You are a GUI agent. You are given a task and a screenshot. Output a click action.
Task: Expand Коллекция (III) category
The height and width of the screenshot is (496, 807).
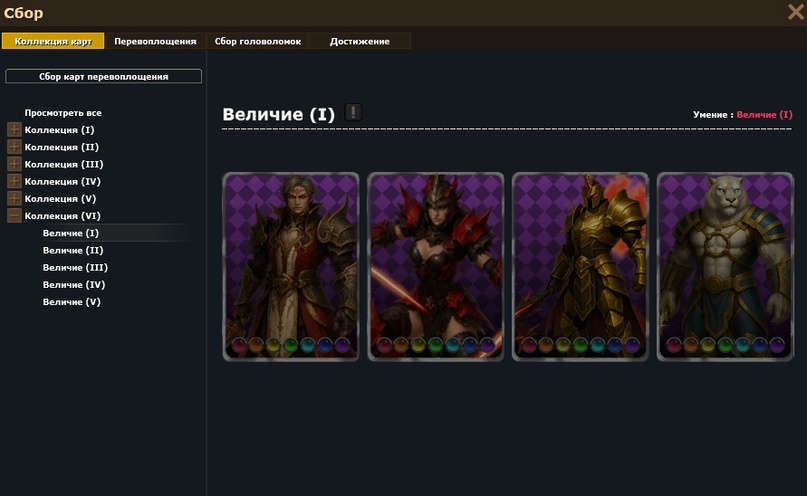[14, 164]
